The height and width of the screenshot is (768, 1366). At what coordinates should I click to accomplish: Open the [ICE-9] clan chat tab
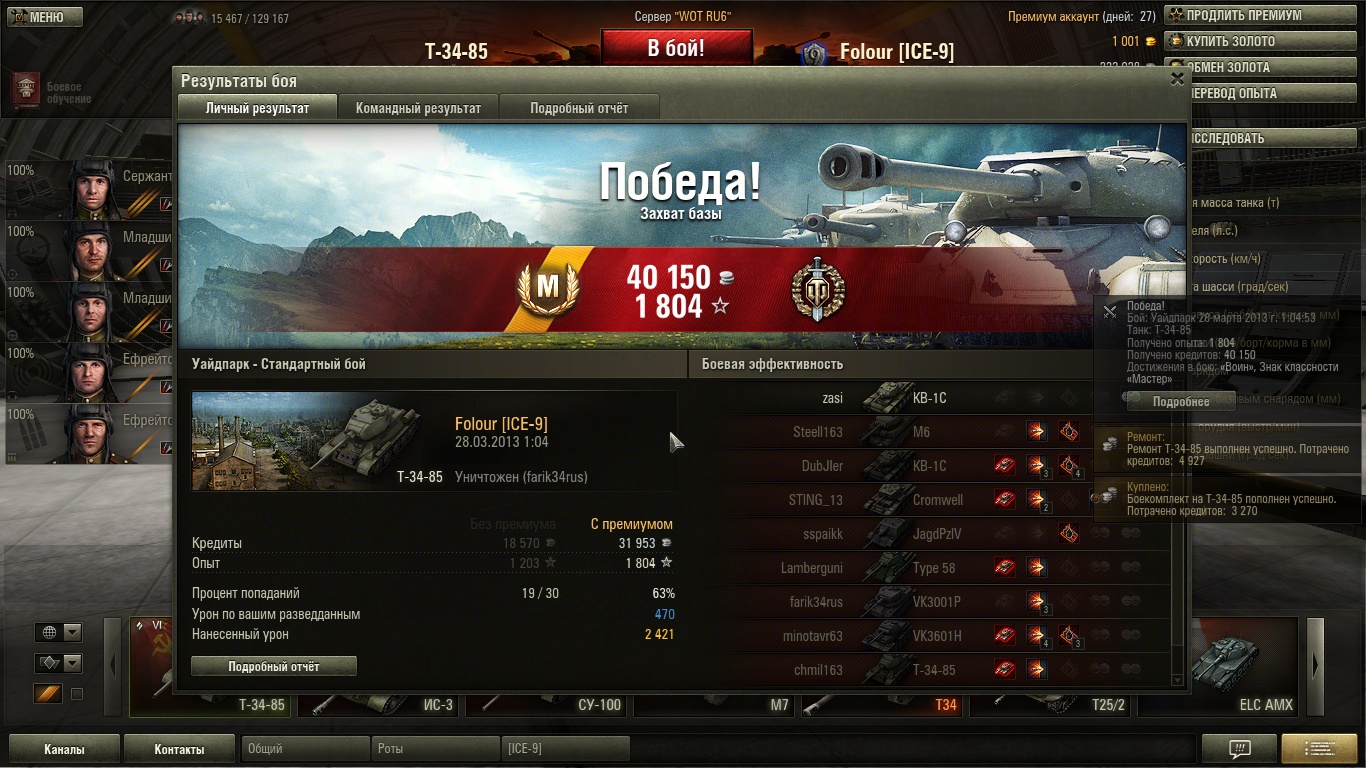click(x=565, y=748)
